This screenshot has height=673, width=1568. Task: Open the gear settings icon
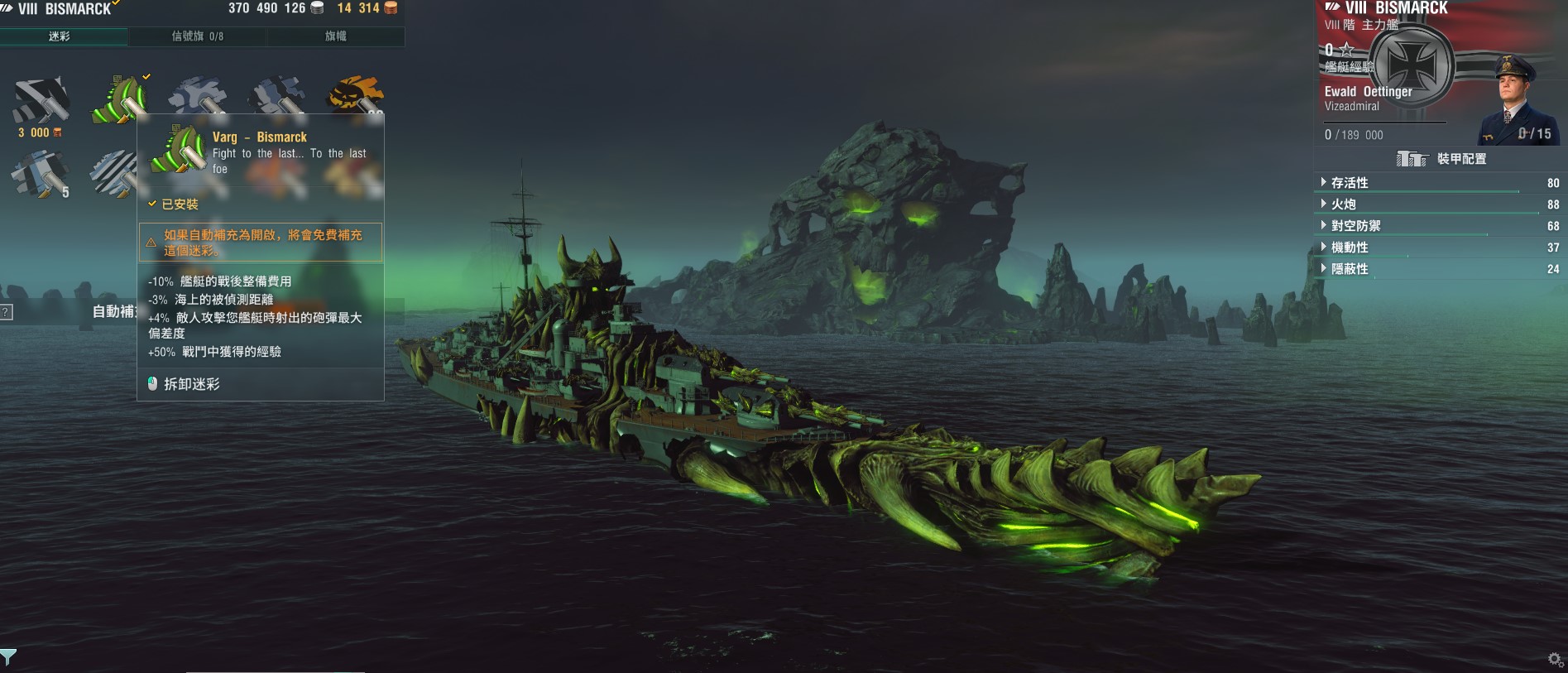point(1555,659)
